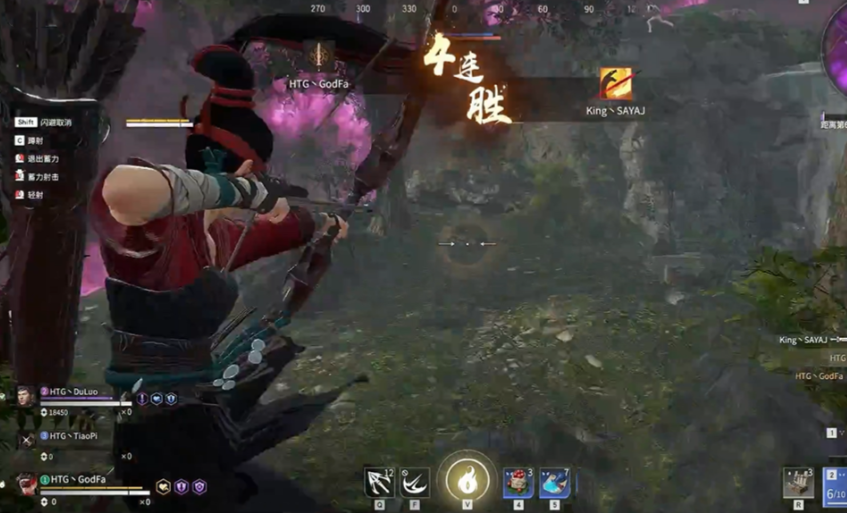This screenshot has height=513, width=847.
Task: Click the gold hexagon buff beside GodFa
Action: 163,487
